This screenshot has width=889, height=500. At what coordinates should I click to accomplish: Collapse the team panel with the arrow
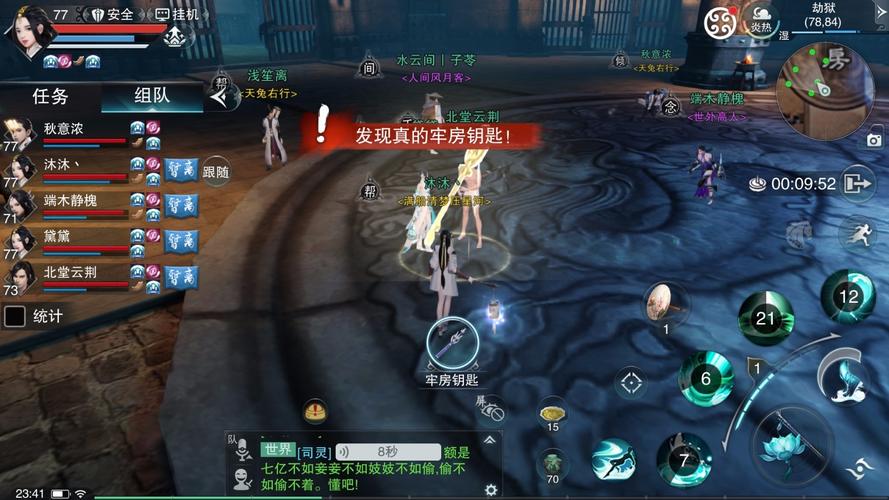(x=220, y=97)
